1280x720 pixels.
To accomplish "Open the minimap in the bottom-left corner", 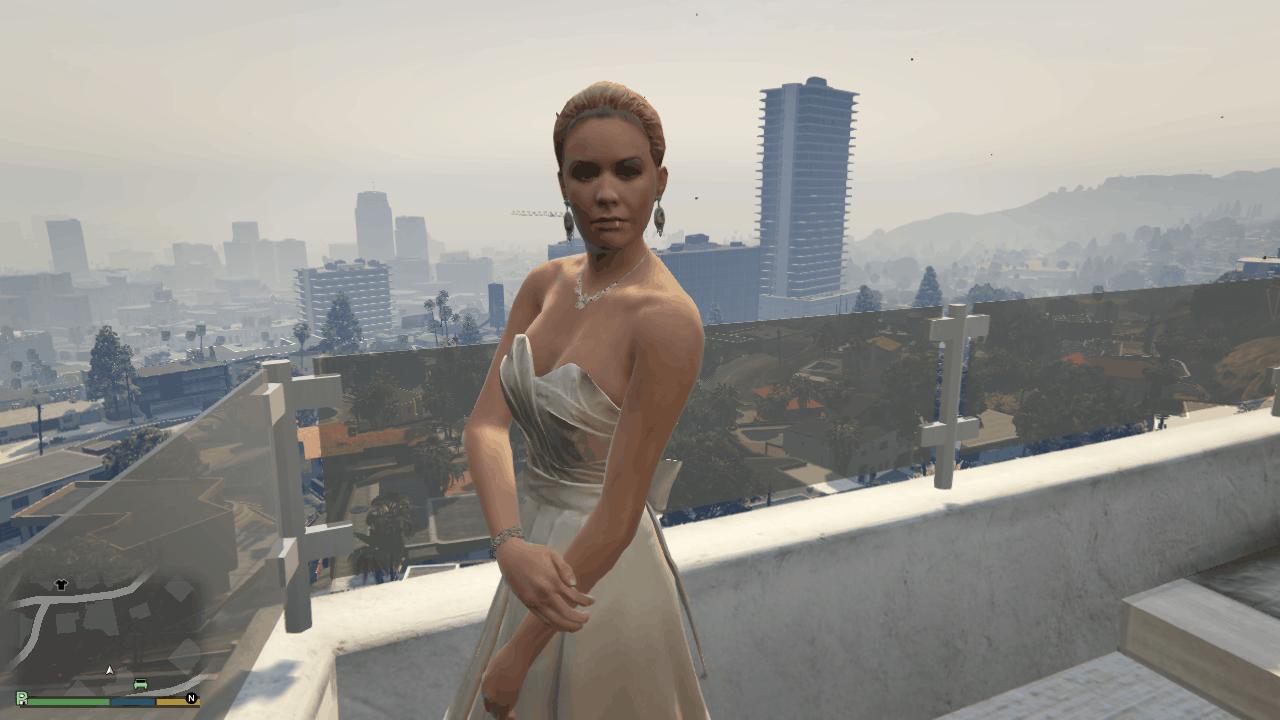I will coord(100,630).
